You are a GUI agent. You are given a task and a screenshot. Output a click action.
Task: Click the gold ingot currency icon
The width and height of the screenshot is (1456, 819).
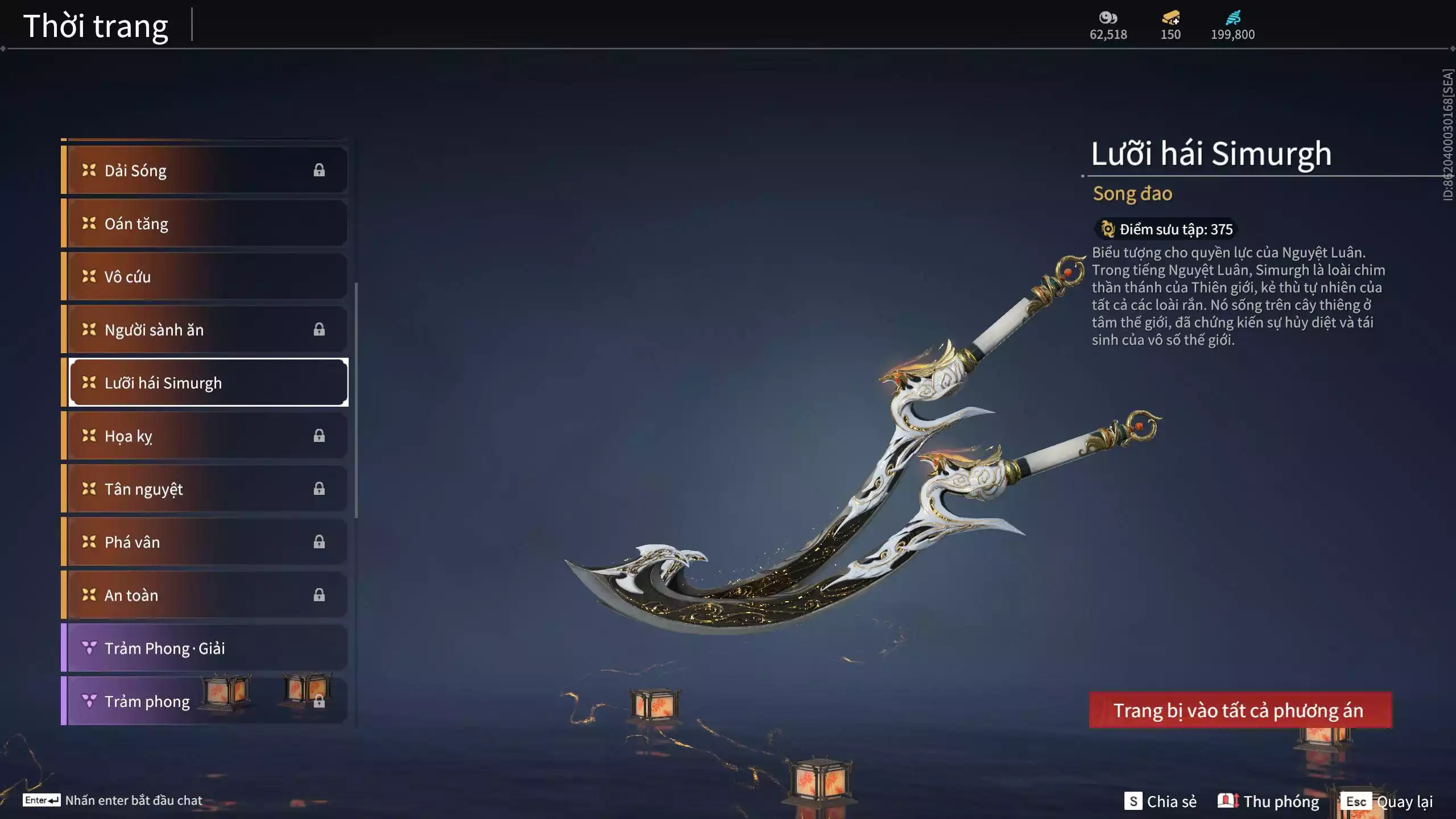click(1170, 18)
